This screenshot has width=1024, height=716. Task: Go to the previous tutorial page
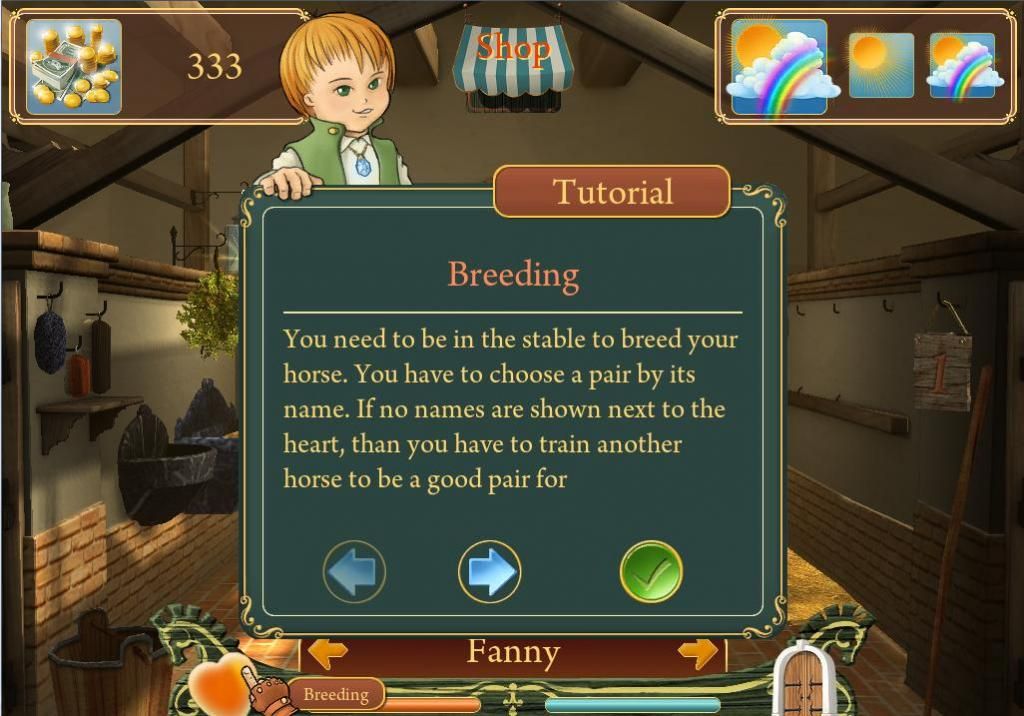(354, 572)
